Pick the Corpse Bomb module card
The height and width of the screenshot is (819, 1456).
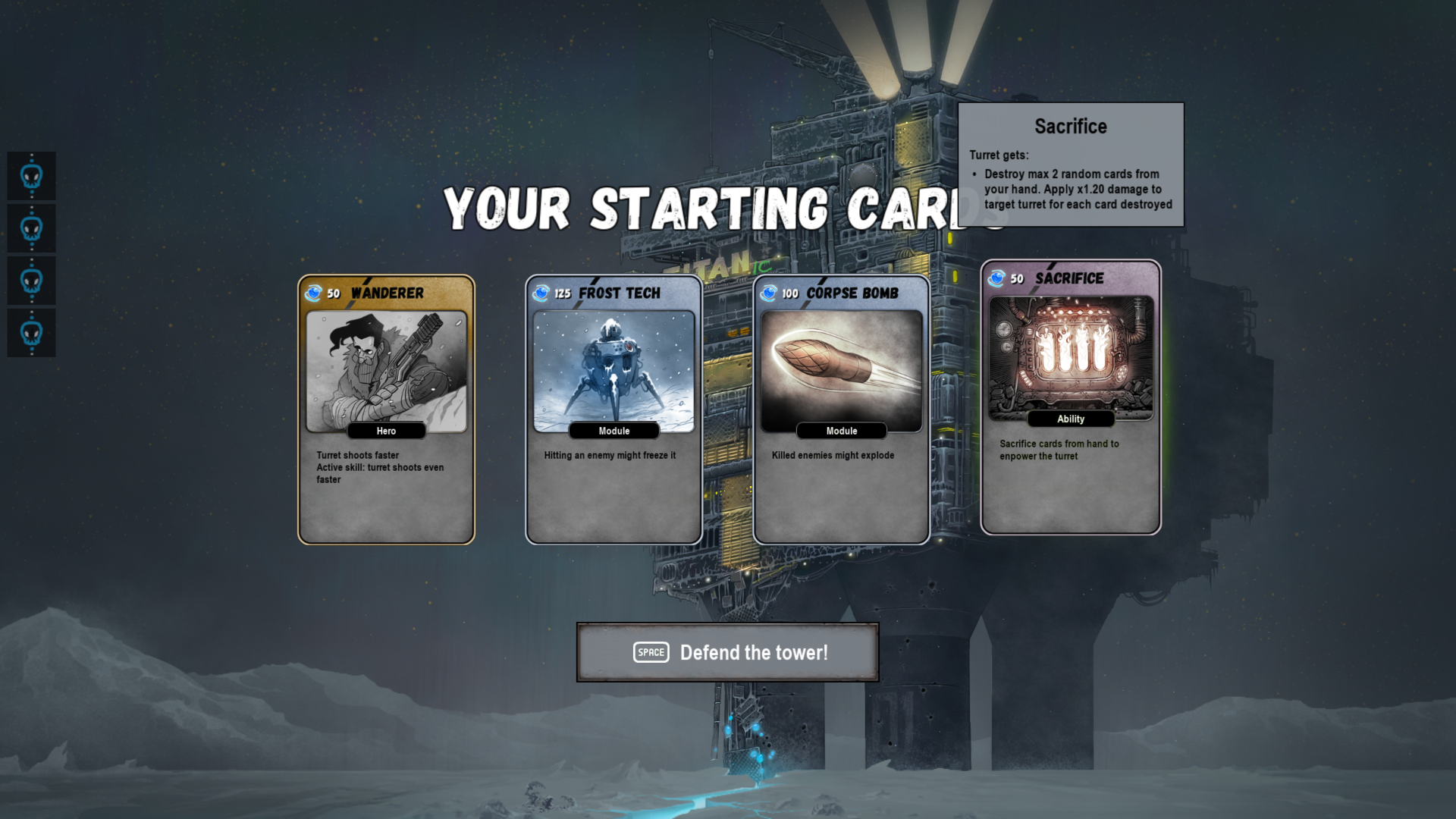point(841,409)
